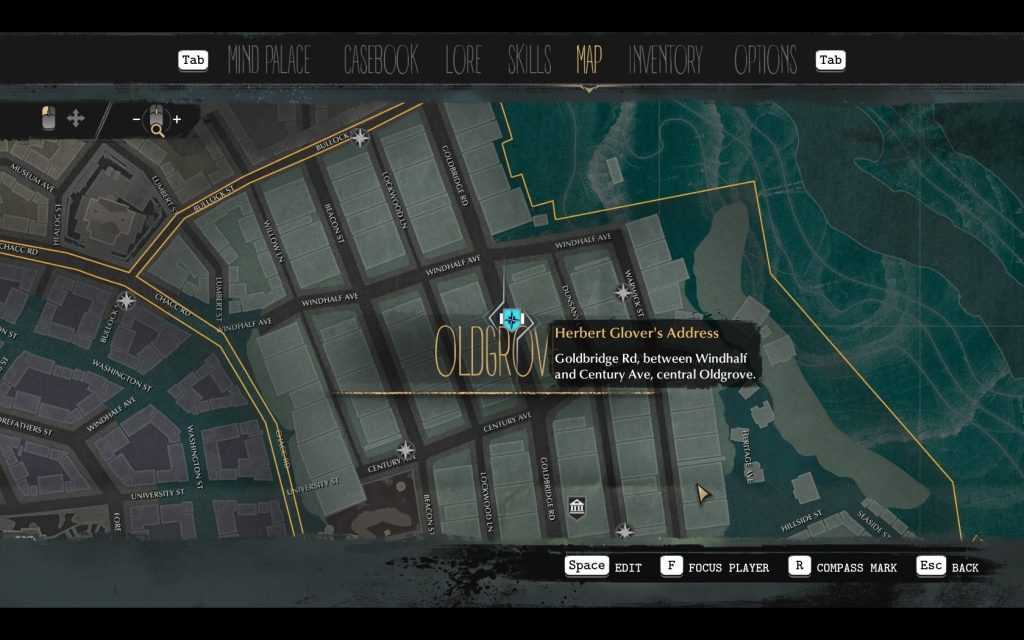Switch to the Options tab
1024x640 pixels.
(765, 60)
